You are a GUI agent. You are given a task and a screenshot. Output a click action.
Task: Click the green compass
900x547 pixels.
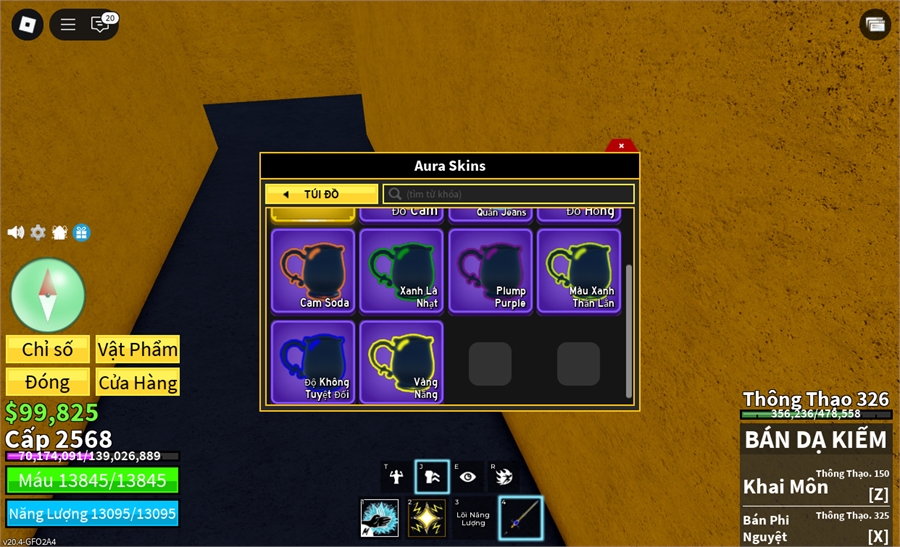point(48,295)
